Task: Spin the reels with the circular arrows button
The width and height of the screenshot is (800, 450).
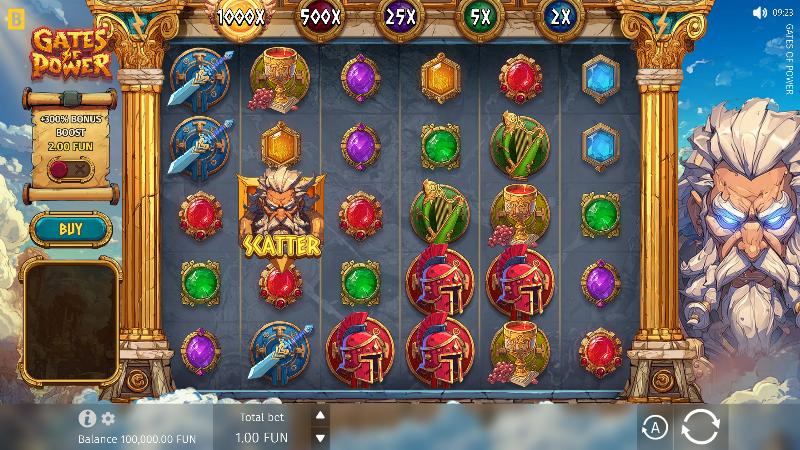Action: [700, 428]
